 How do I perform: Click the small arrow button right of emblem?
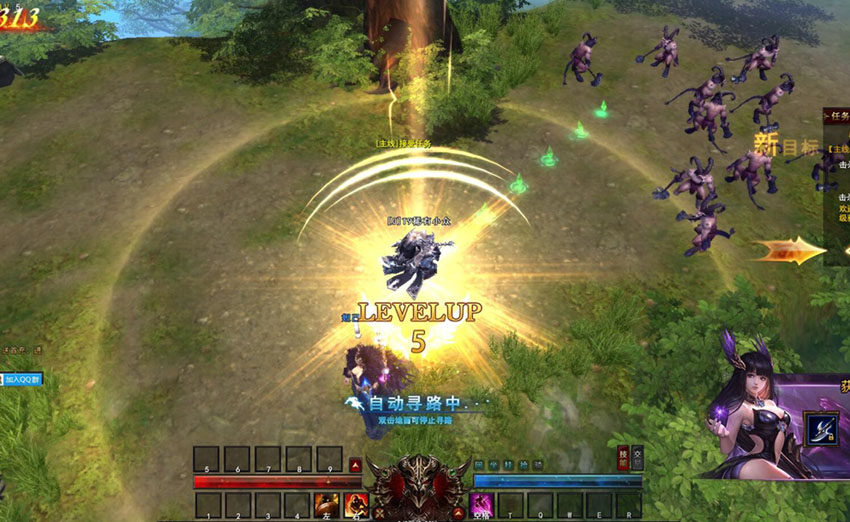pos(459,513)
